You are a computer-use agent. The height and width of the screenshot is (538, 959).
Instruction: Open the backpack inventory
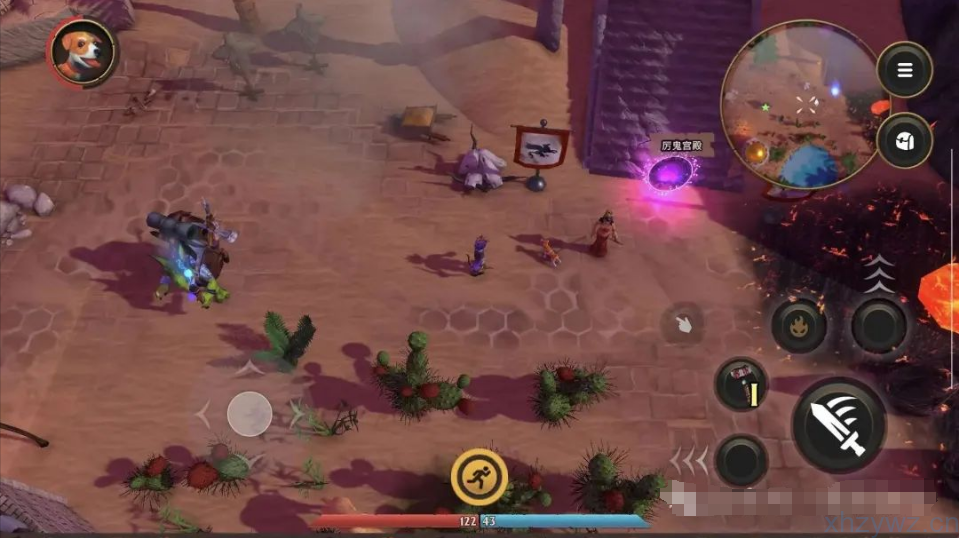pyautogui.click(x=904, y=140)
